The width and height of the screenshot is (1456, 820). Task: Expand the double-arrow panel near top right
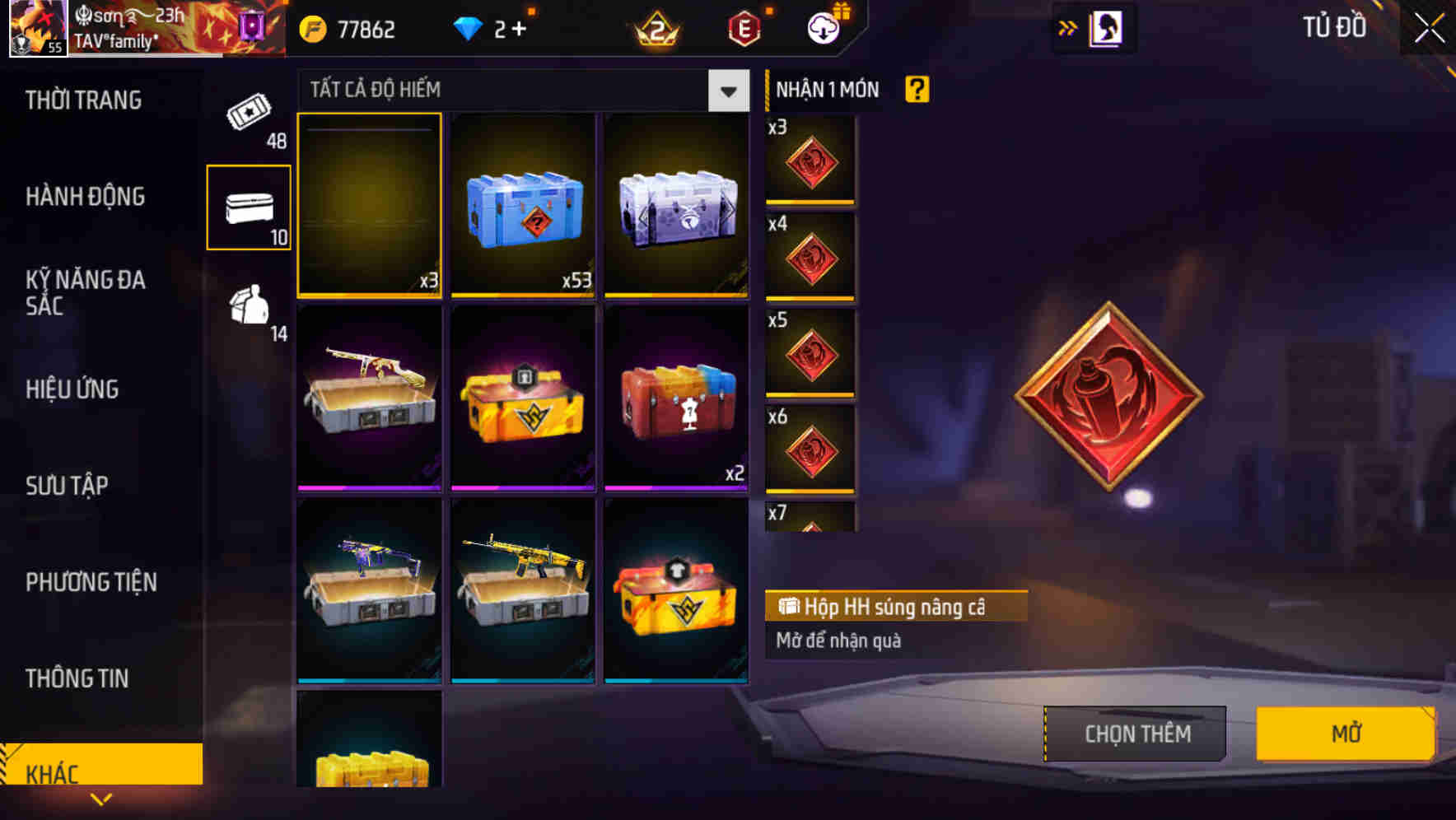tap(1066, 27)
